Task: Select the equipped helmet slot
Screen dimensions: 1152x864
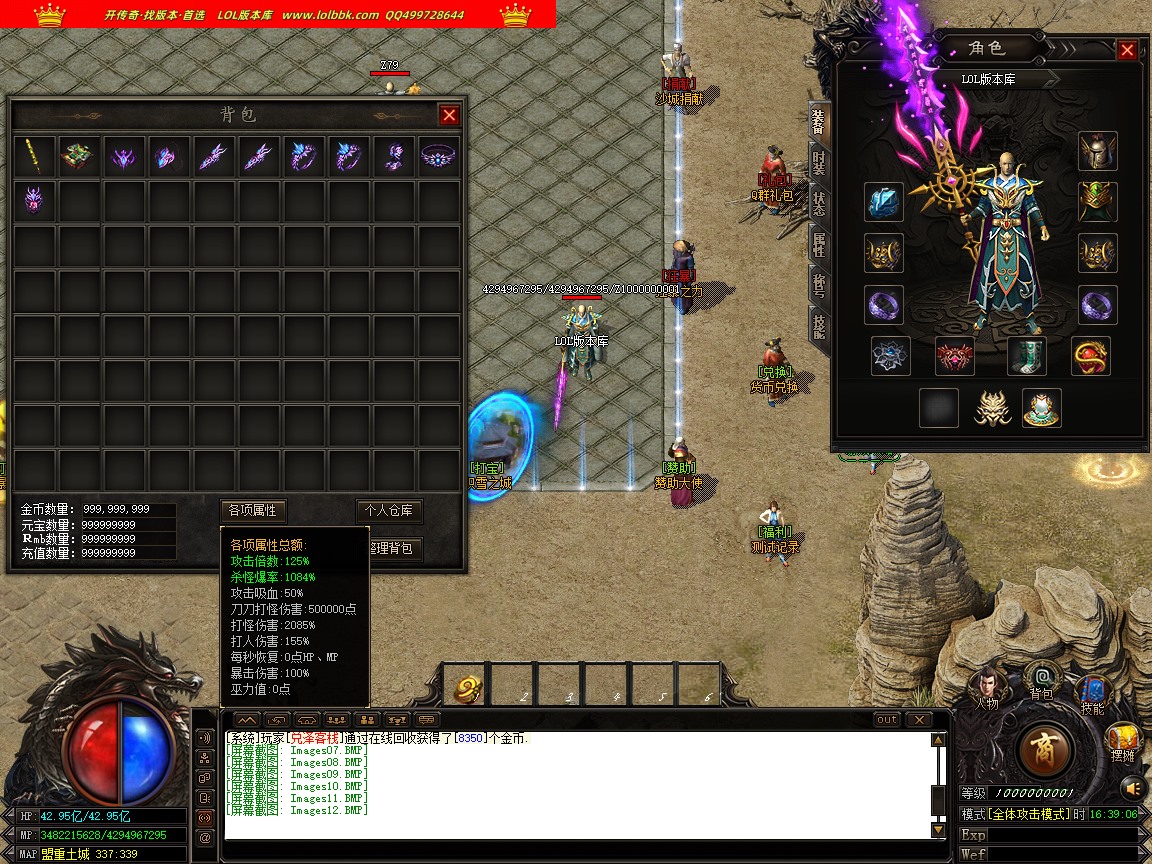Action: click(x=1097, y=151)
